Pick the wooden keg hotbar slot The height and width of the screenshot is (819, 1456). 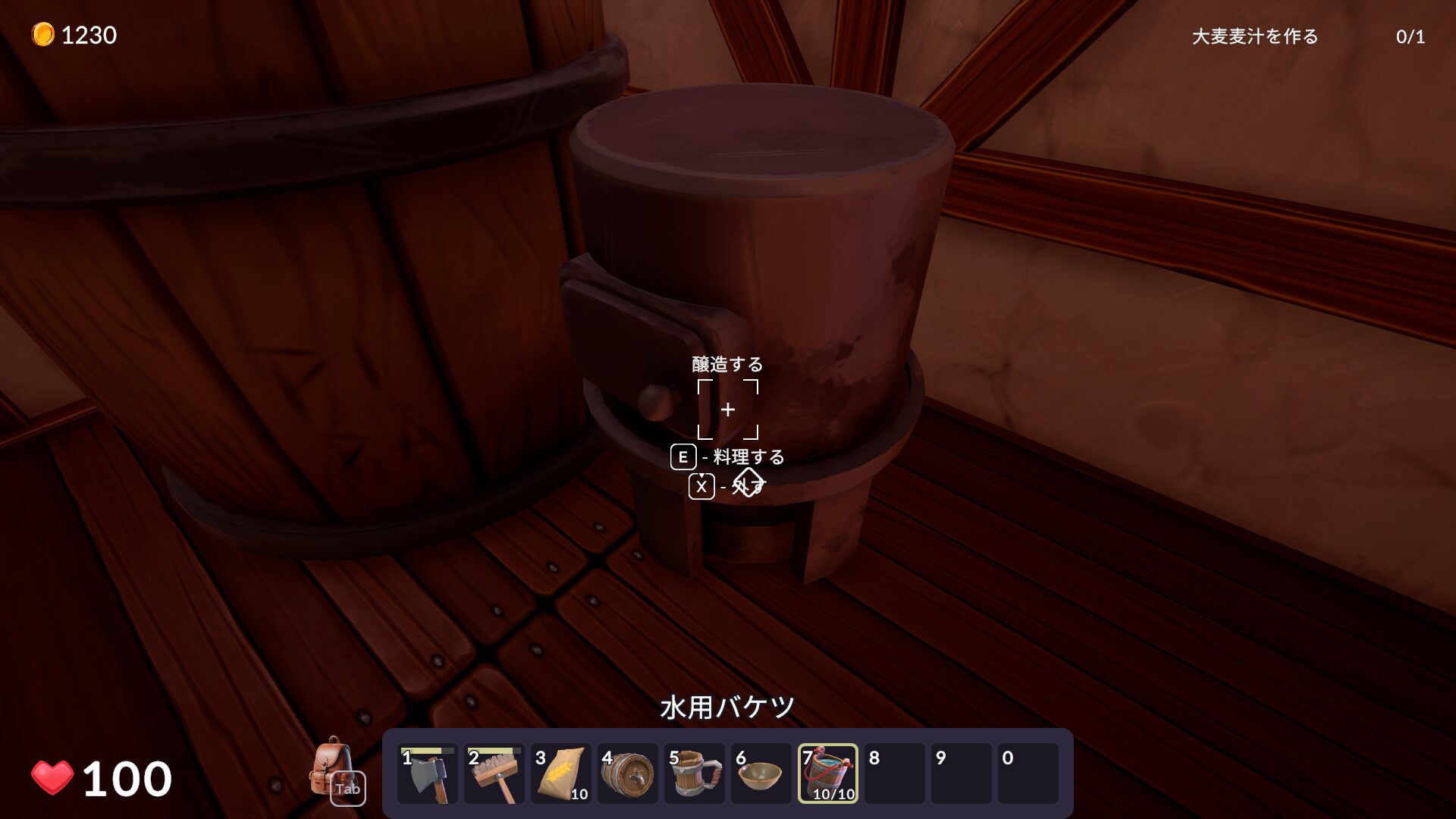coord(628,774)
